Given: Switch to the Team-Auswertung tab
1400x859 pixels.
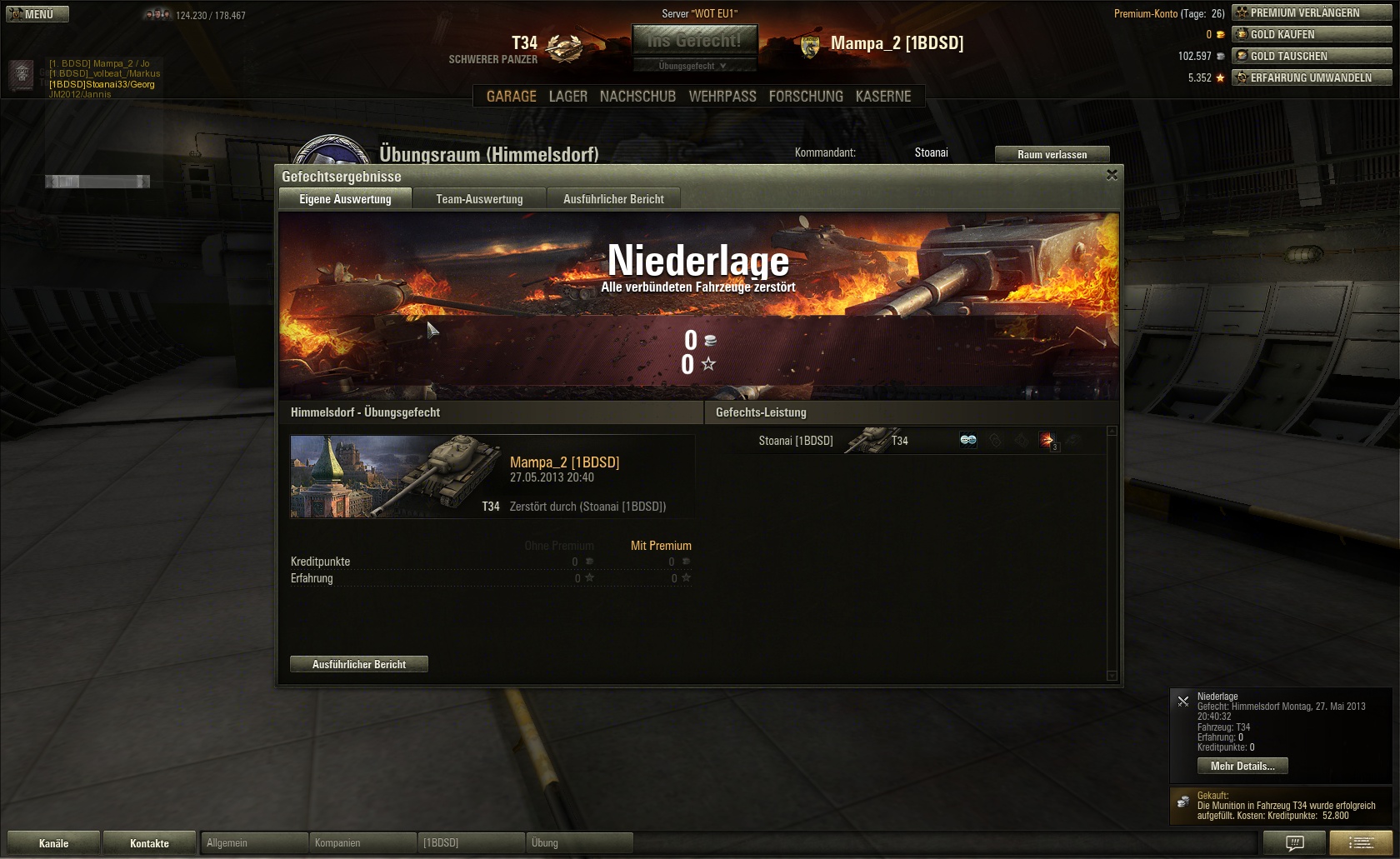Looking at the screenshot, I should 479,199.
